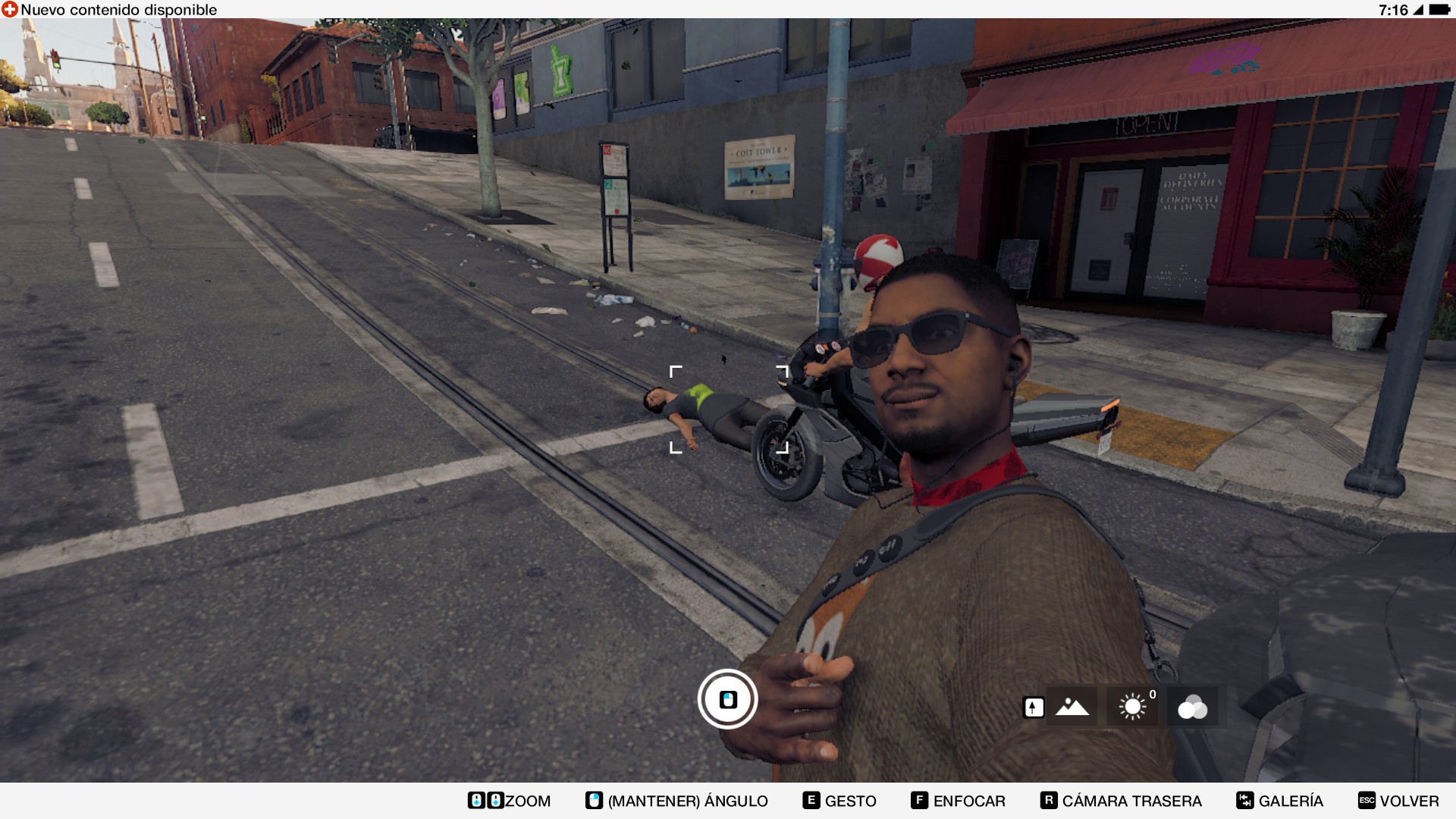Open the overlapping circles filter icon
Viewport: 1456px width, 819px height.
(1192, 707)
